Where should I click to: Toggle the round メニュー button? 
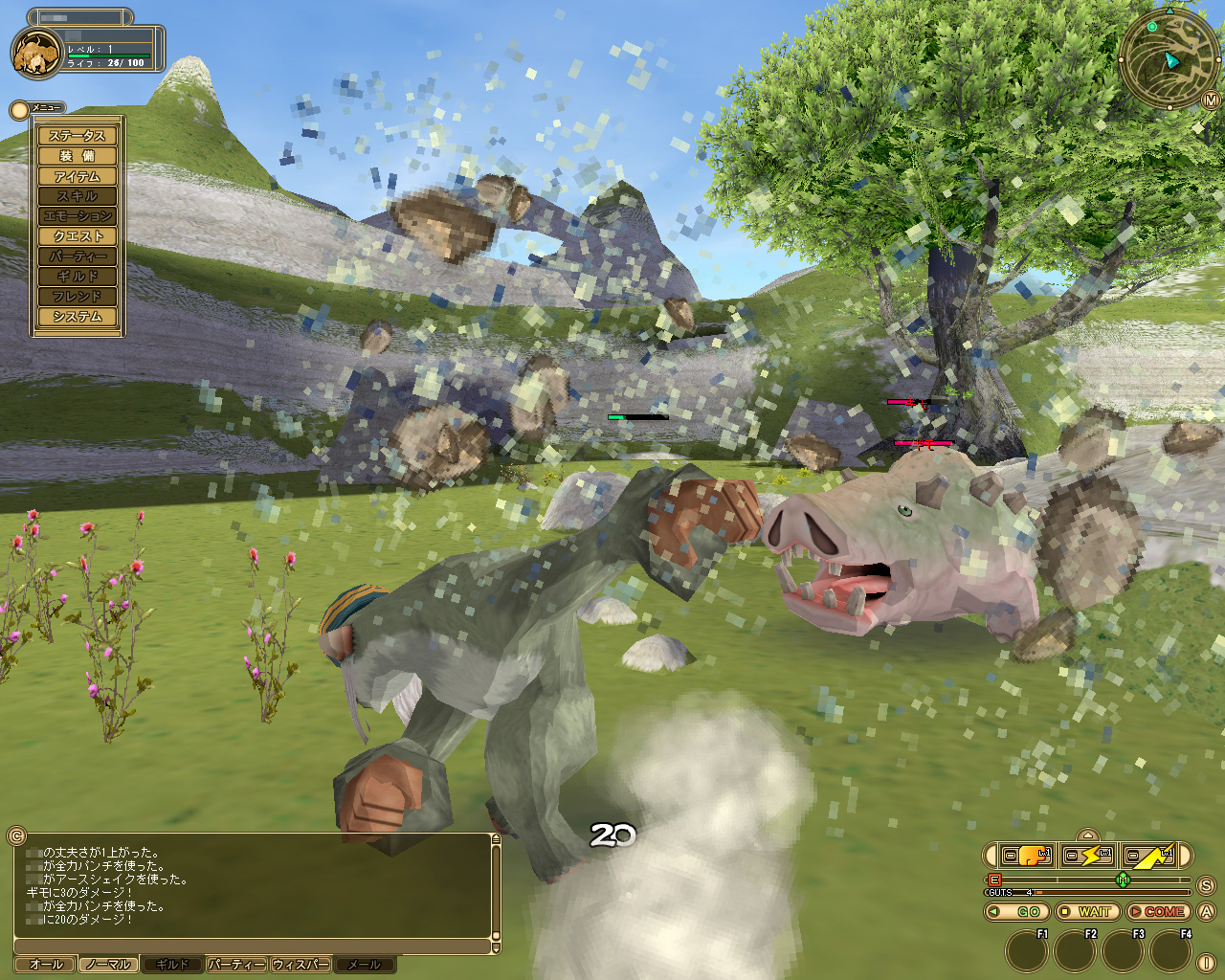coord(18,110)
